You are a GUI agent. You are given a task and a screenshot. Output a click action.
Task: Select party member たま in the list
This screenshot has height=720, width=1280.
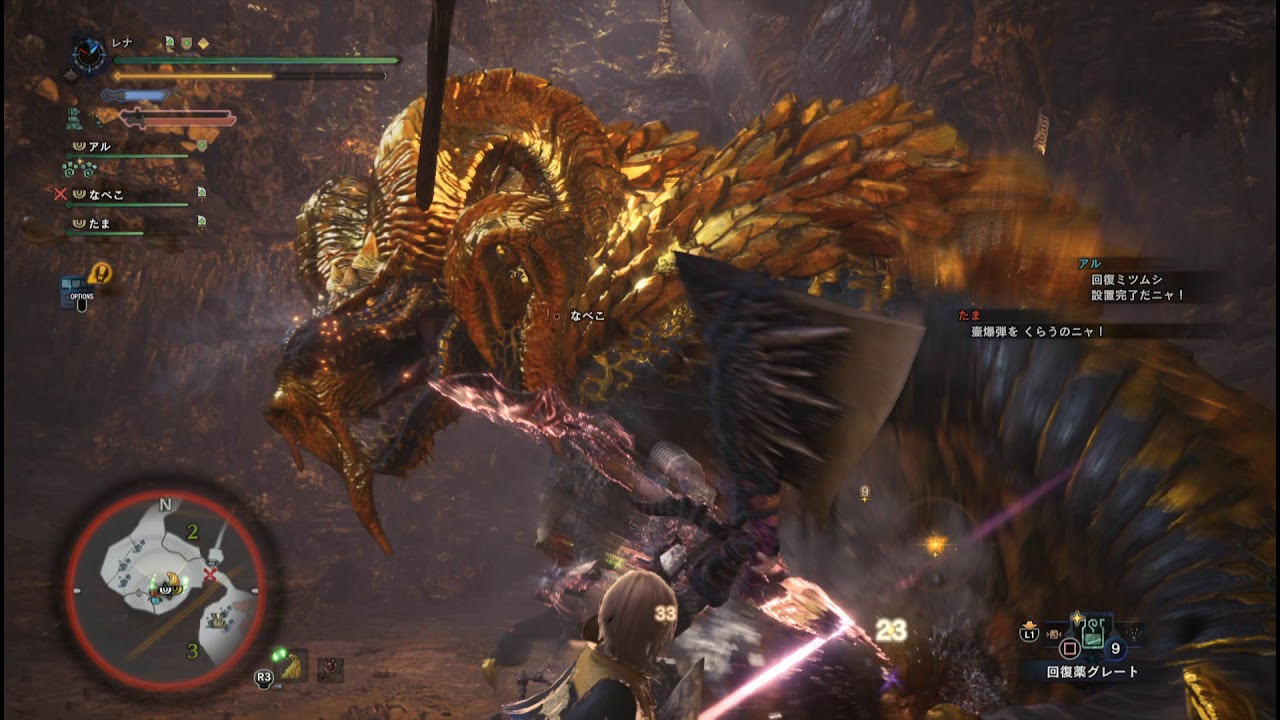coord(100,223)
